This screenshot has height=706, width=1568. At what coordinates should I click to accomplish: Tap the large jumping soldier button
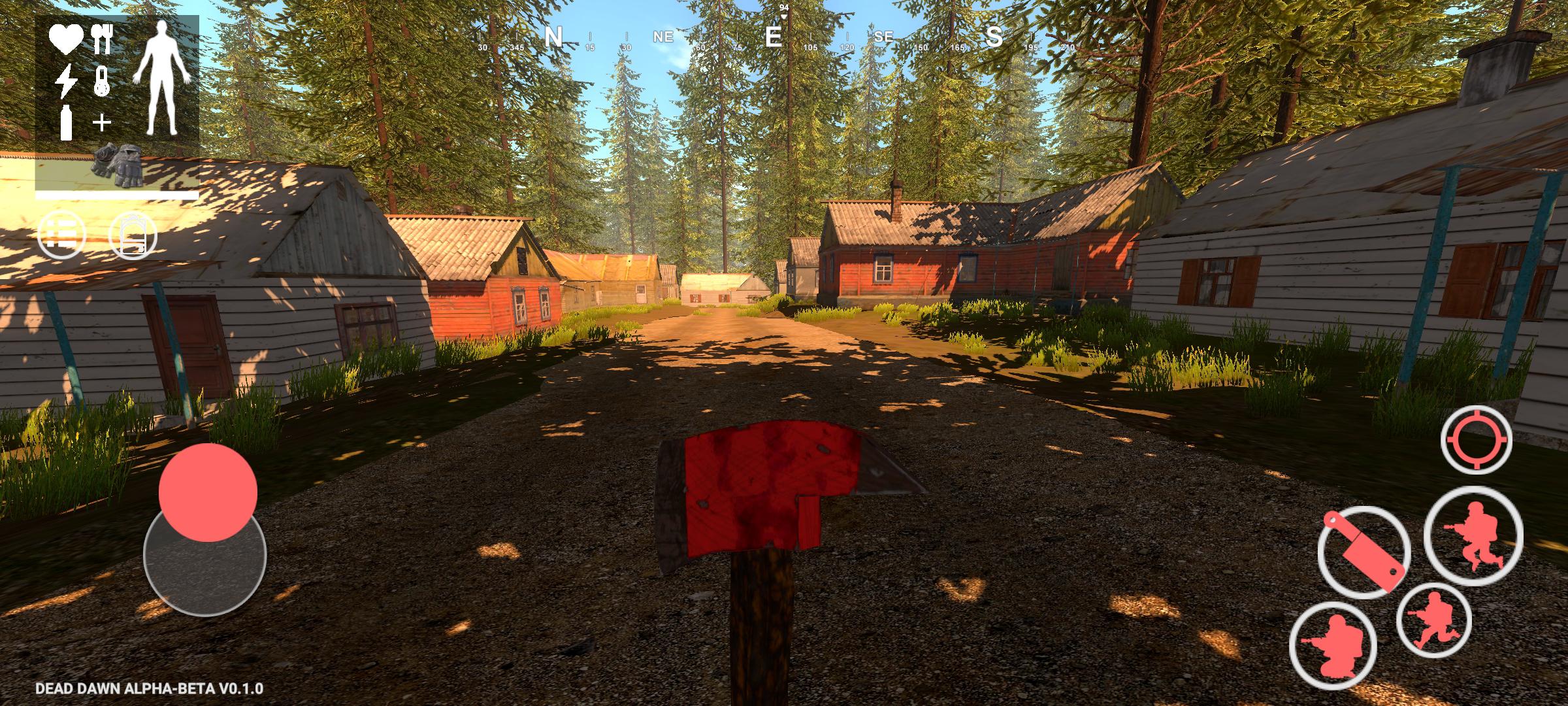1473,535
